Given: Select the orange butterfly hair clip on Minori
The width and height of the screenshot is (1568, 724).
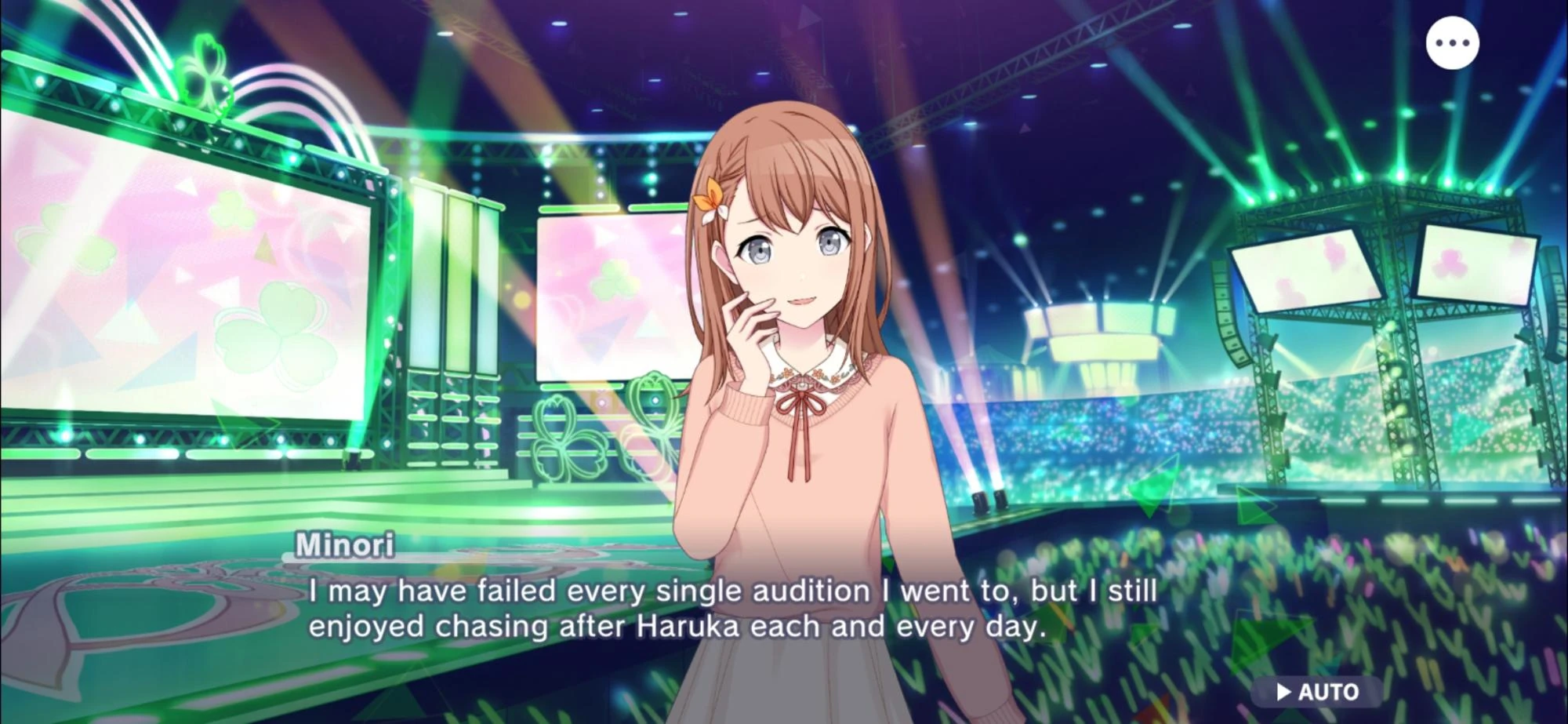Looking at the screenshot, I should tap(712, 196).
